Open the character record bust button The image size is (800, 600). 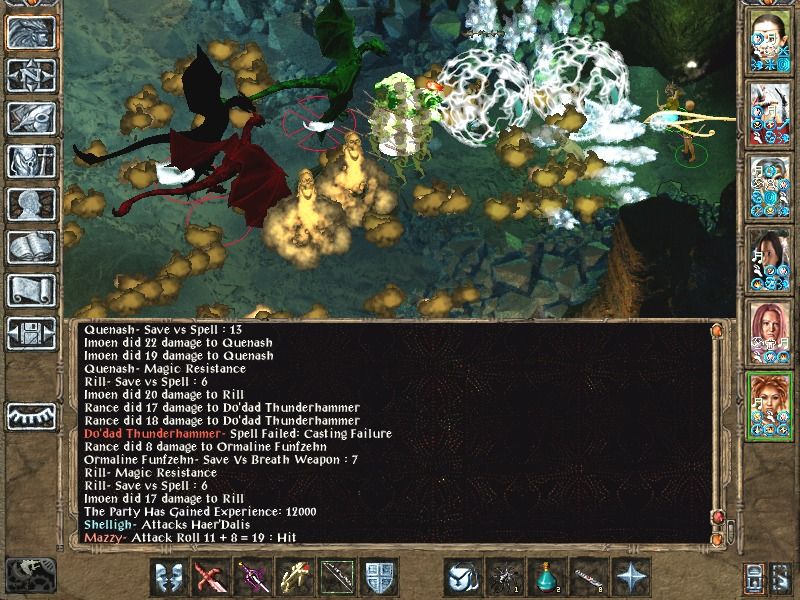pos(30,203)
